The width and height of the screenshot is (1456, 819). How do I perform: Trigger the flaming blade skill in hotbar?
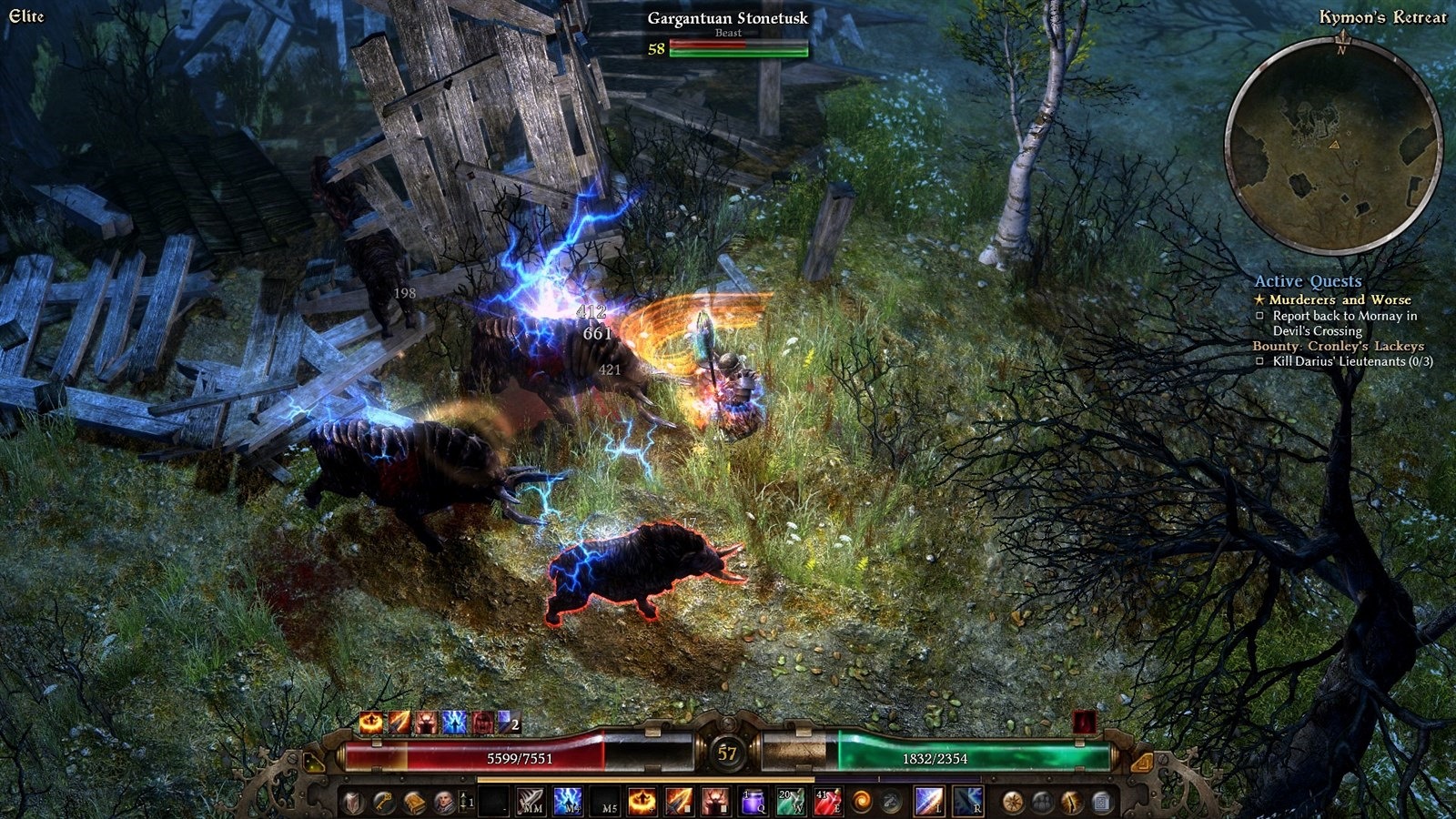[679, 802]
